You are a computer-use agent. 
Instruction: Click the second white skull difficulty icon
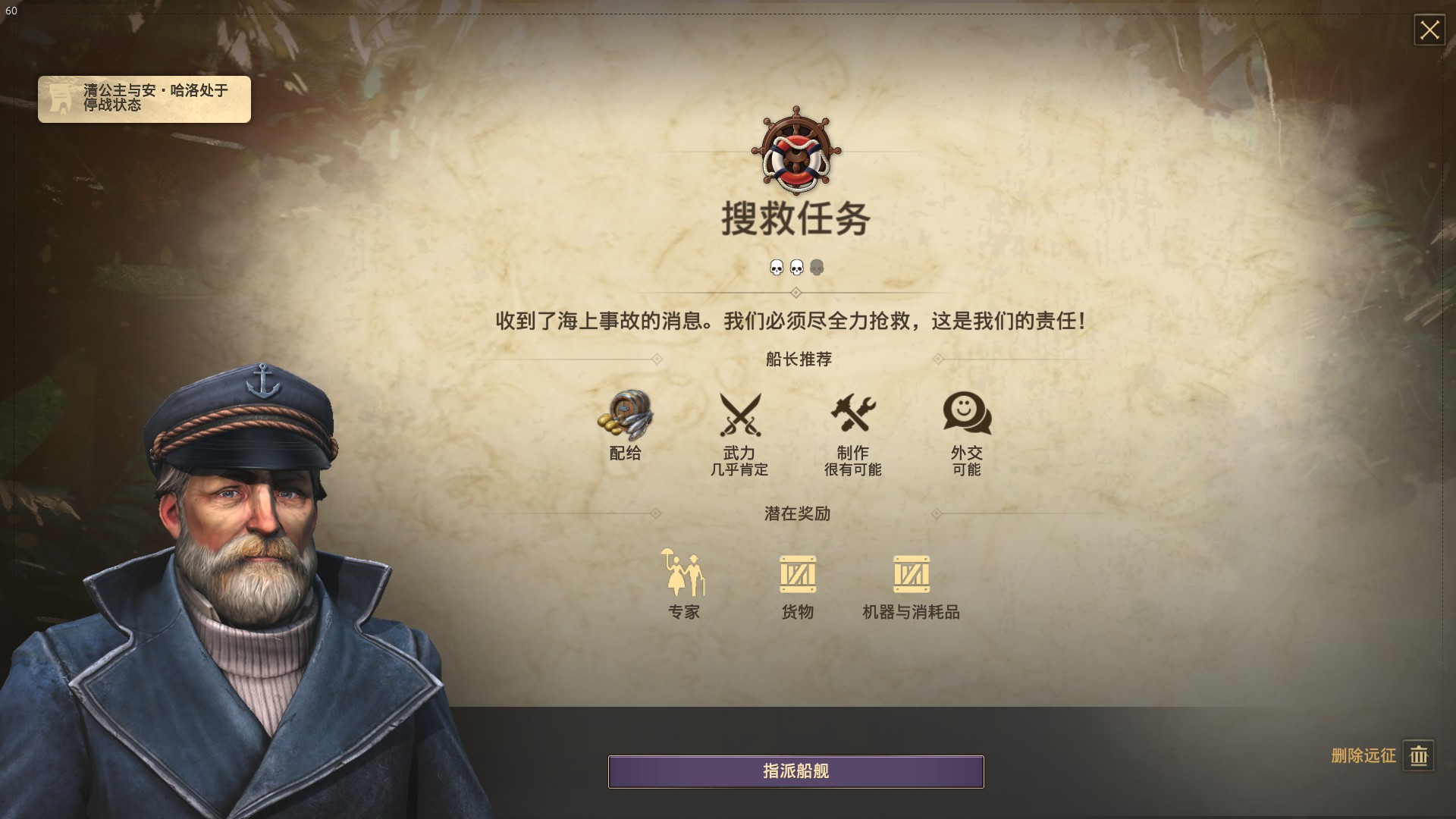[x=797, y=267]
